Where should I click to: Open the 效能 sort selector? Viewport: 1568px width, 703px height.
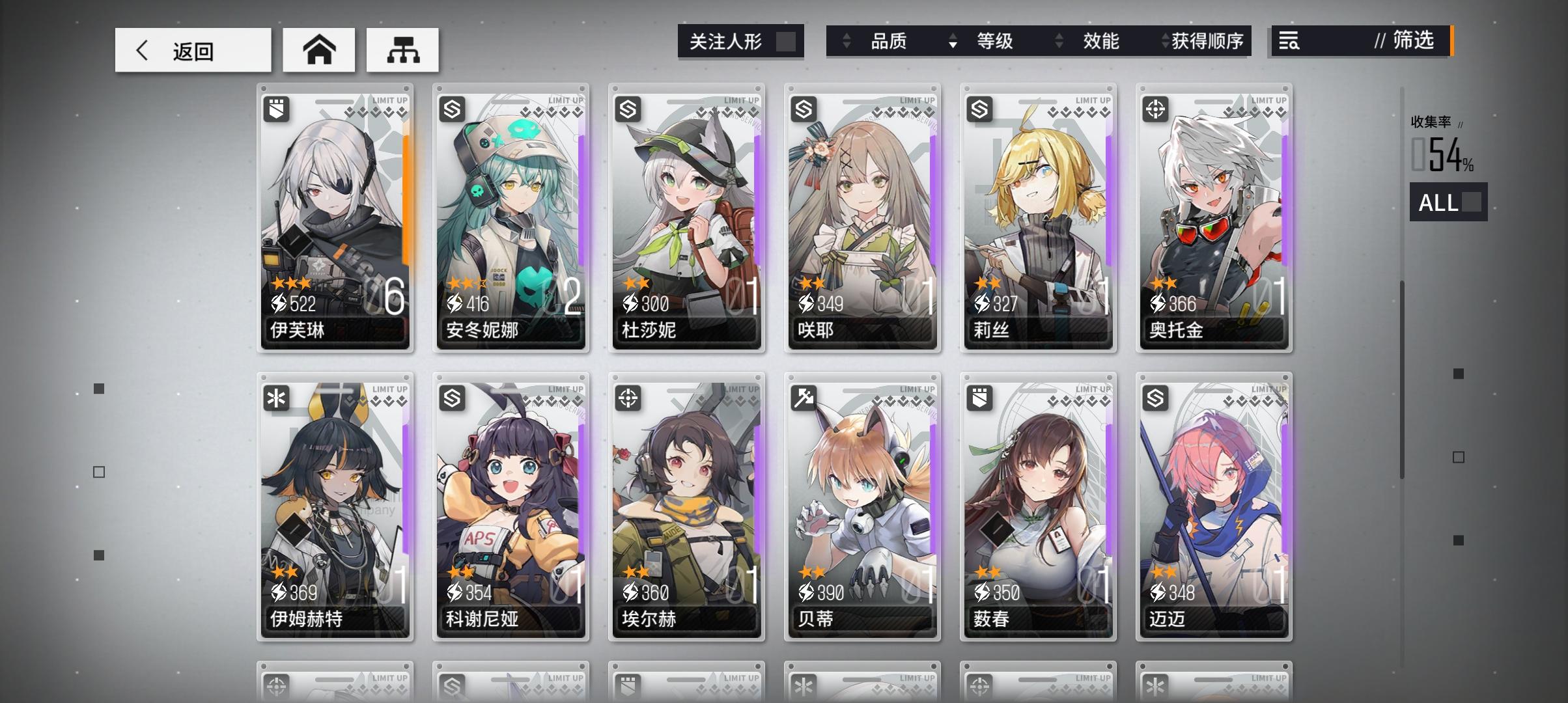(1057, 41)
